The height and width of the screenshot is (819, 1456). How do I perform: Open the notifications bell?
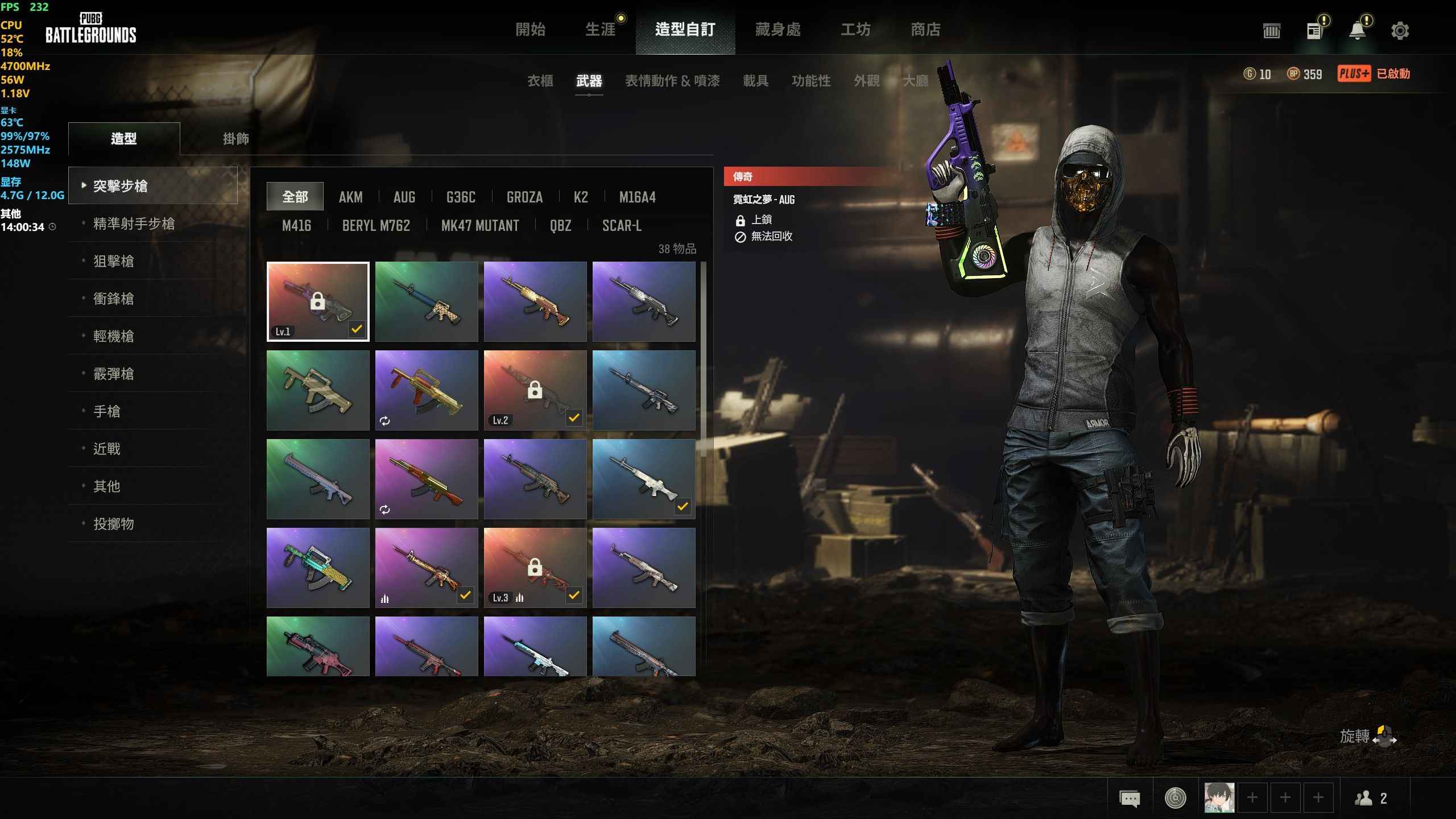pyautogui.click(x=1358, y=31)
